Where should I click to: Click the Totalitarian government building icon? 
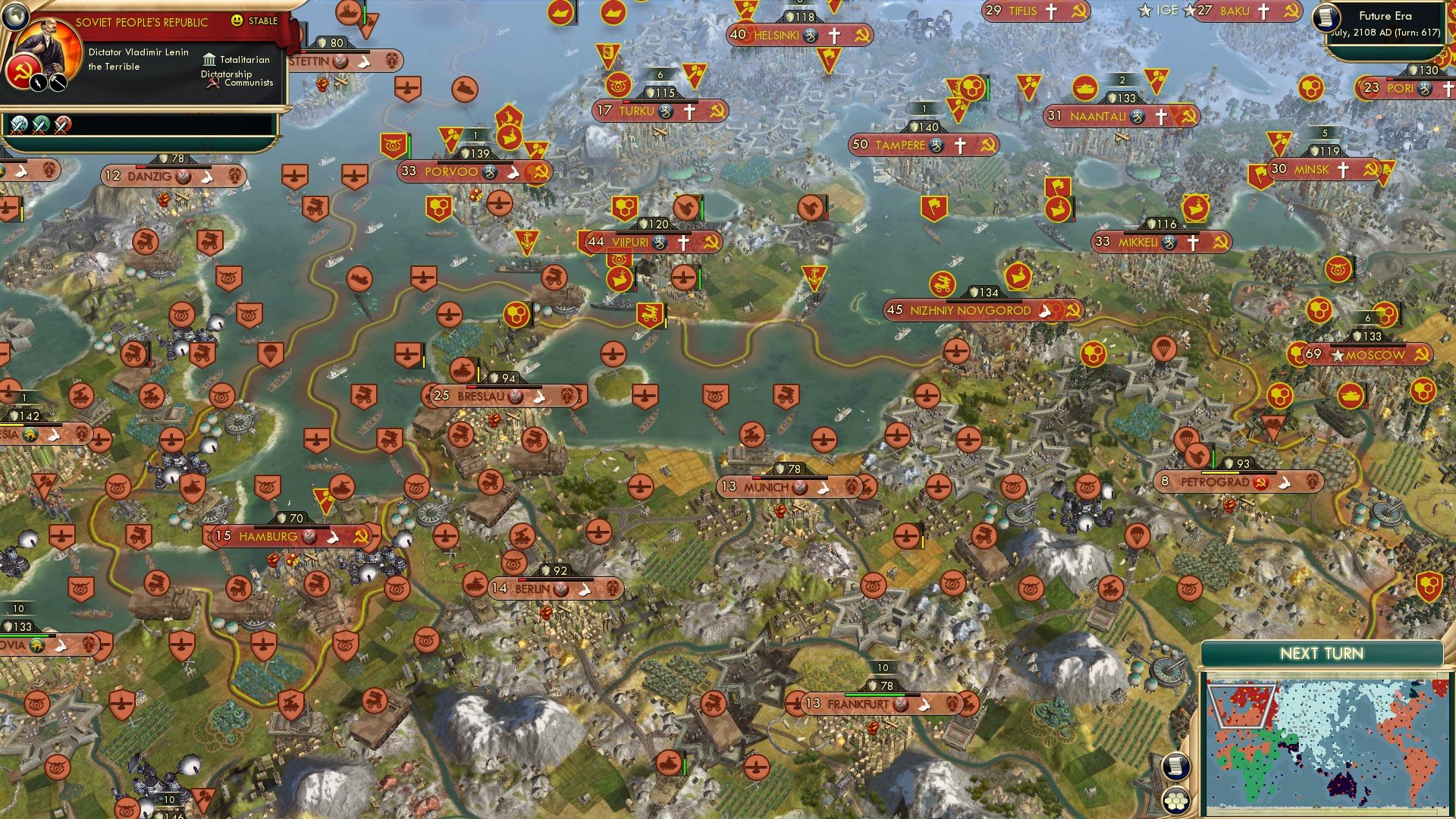(209, 59)
